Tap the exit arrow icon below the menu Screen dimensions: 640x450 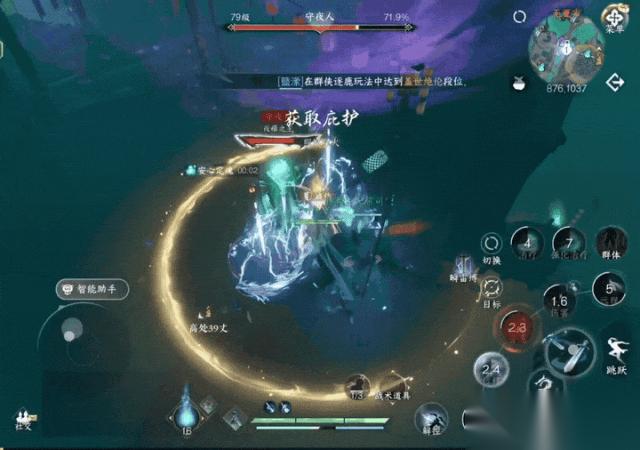click(x=615, y=84)
